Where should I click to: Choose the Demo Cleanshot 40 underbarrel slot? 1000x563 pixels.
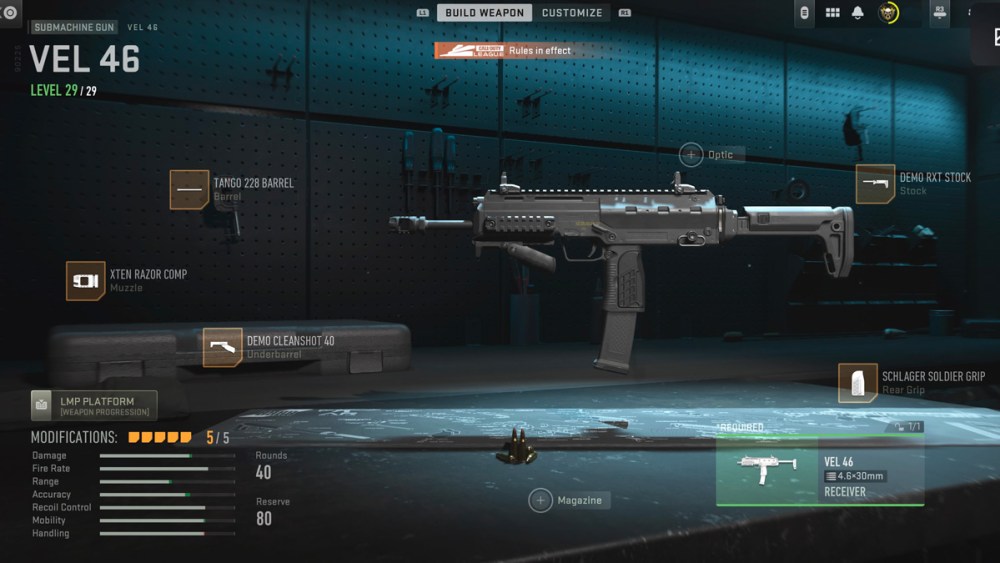(x=222, y=347)
